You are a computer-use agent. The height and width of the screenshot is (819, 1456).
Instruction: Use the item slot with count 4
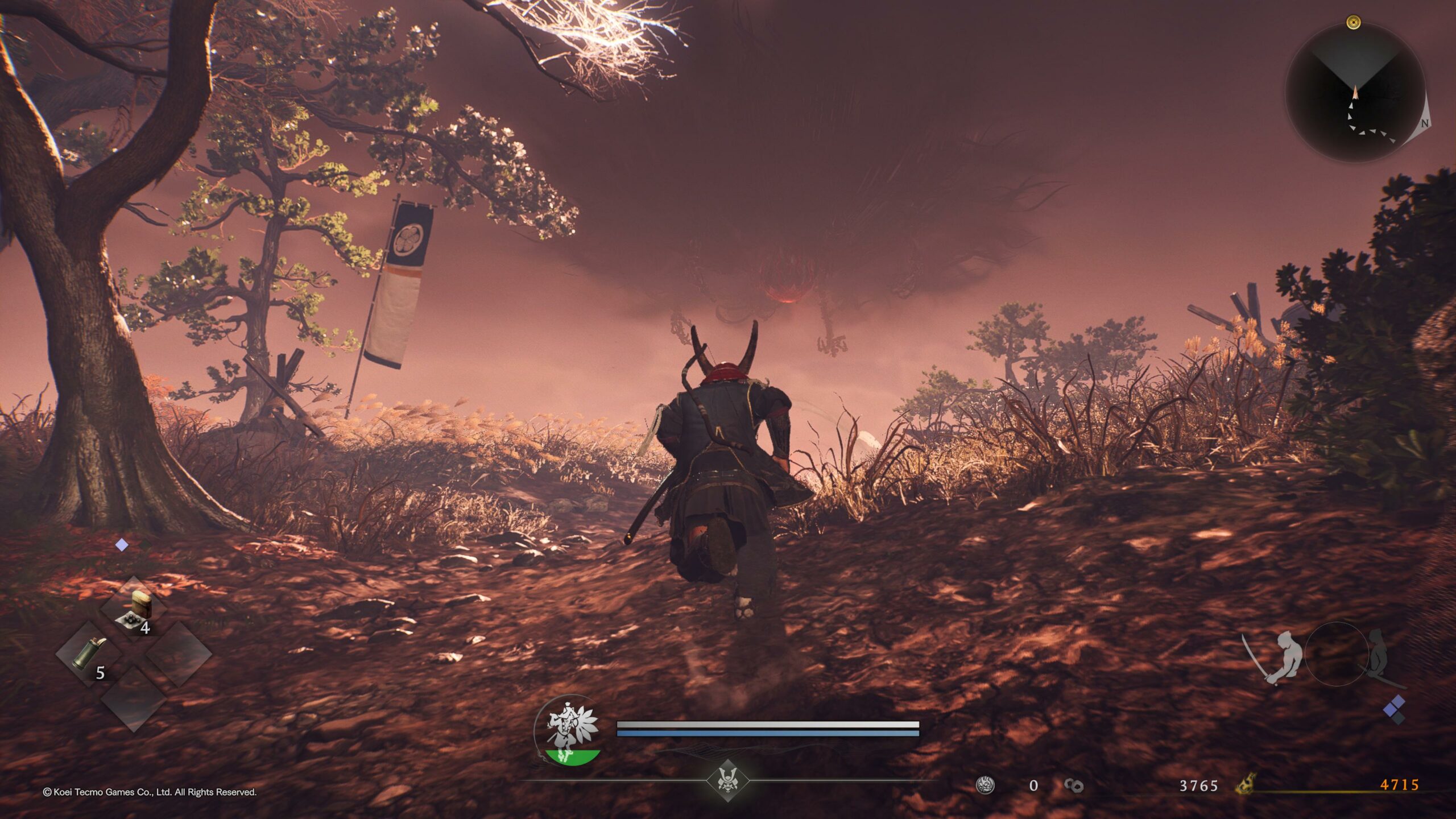[134, 609]
